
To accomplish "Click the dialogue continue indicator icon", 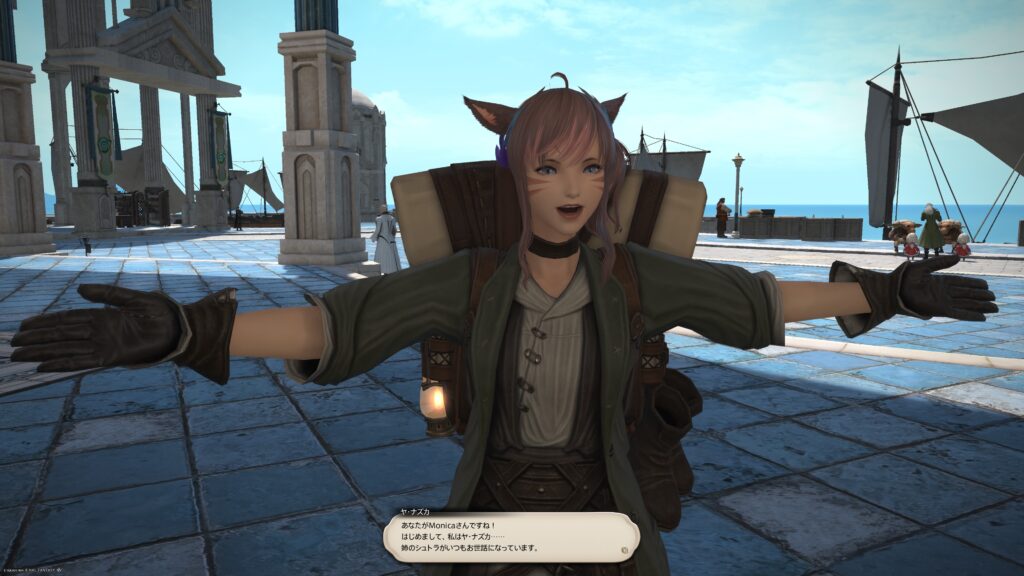I will (625, 548).
